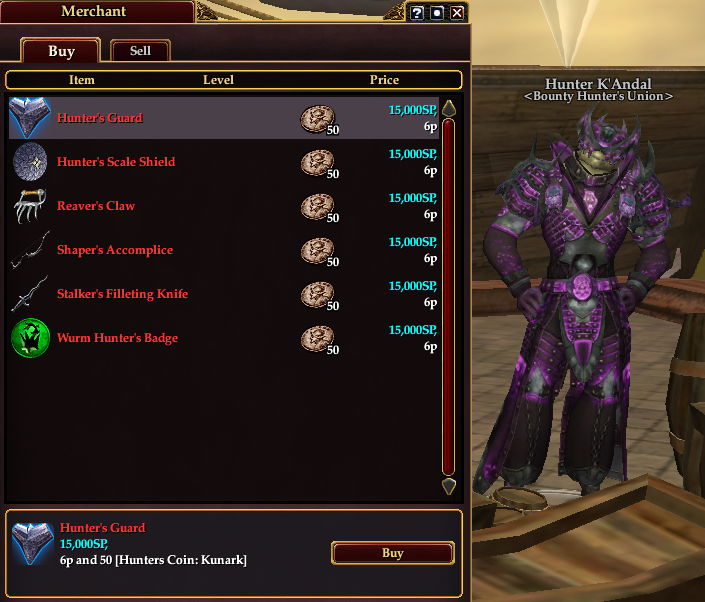Click the scrollbar up arrow
Screen dimensions: 705x602
tap(449, 108)
